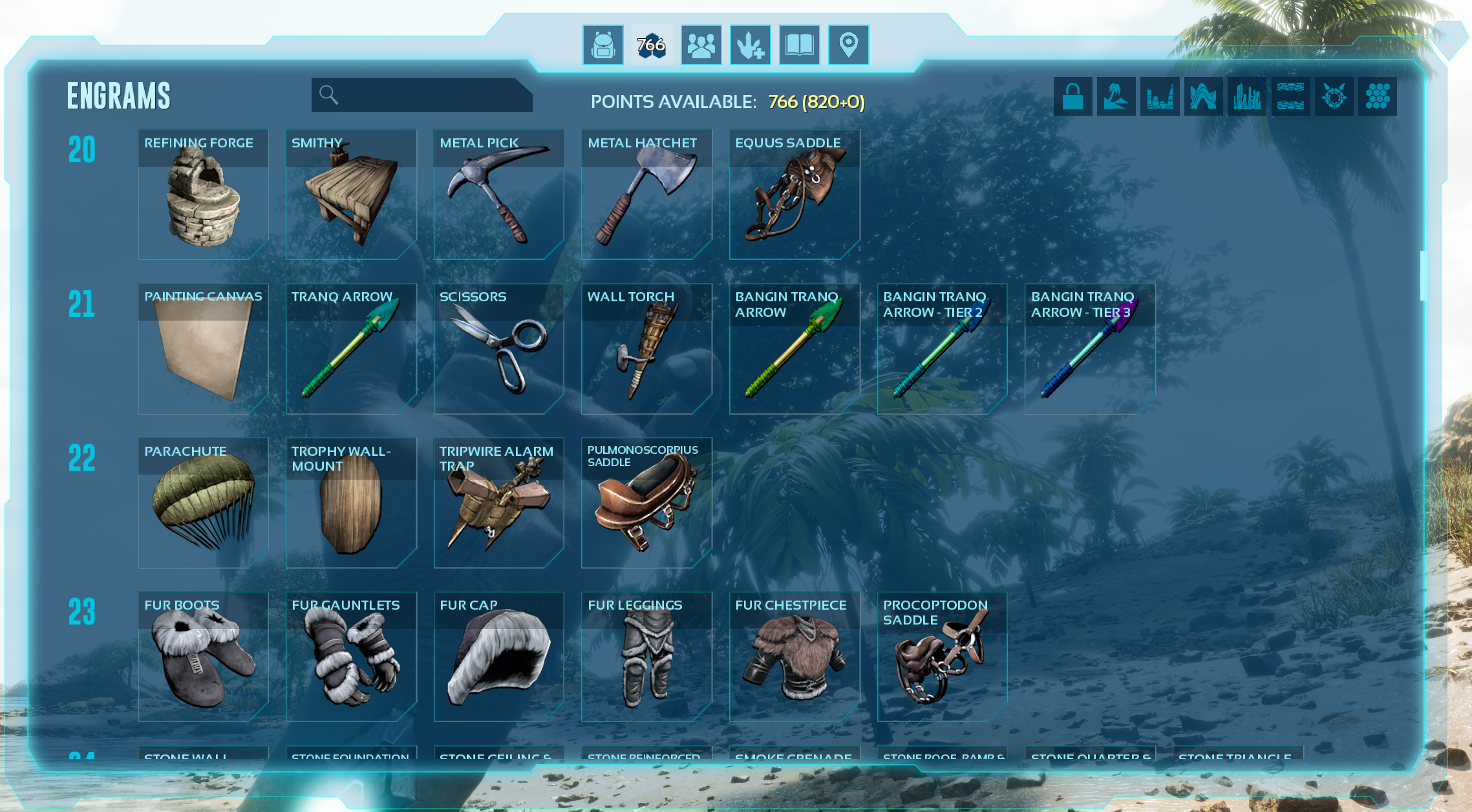Choose the Scissors engram
The image size is (1472, 812).
(498, 348)
